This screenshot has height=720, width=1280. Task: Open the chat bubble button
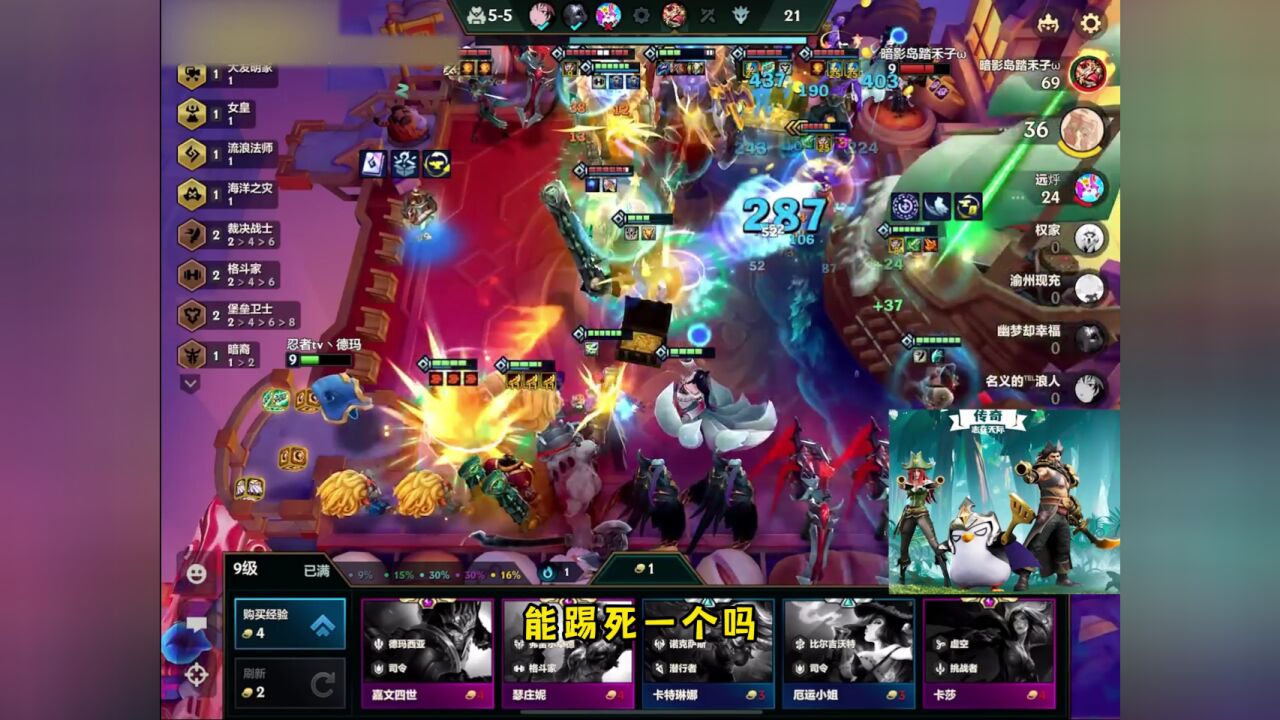[x=197, y=625]
